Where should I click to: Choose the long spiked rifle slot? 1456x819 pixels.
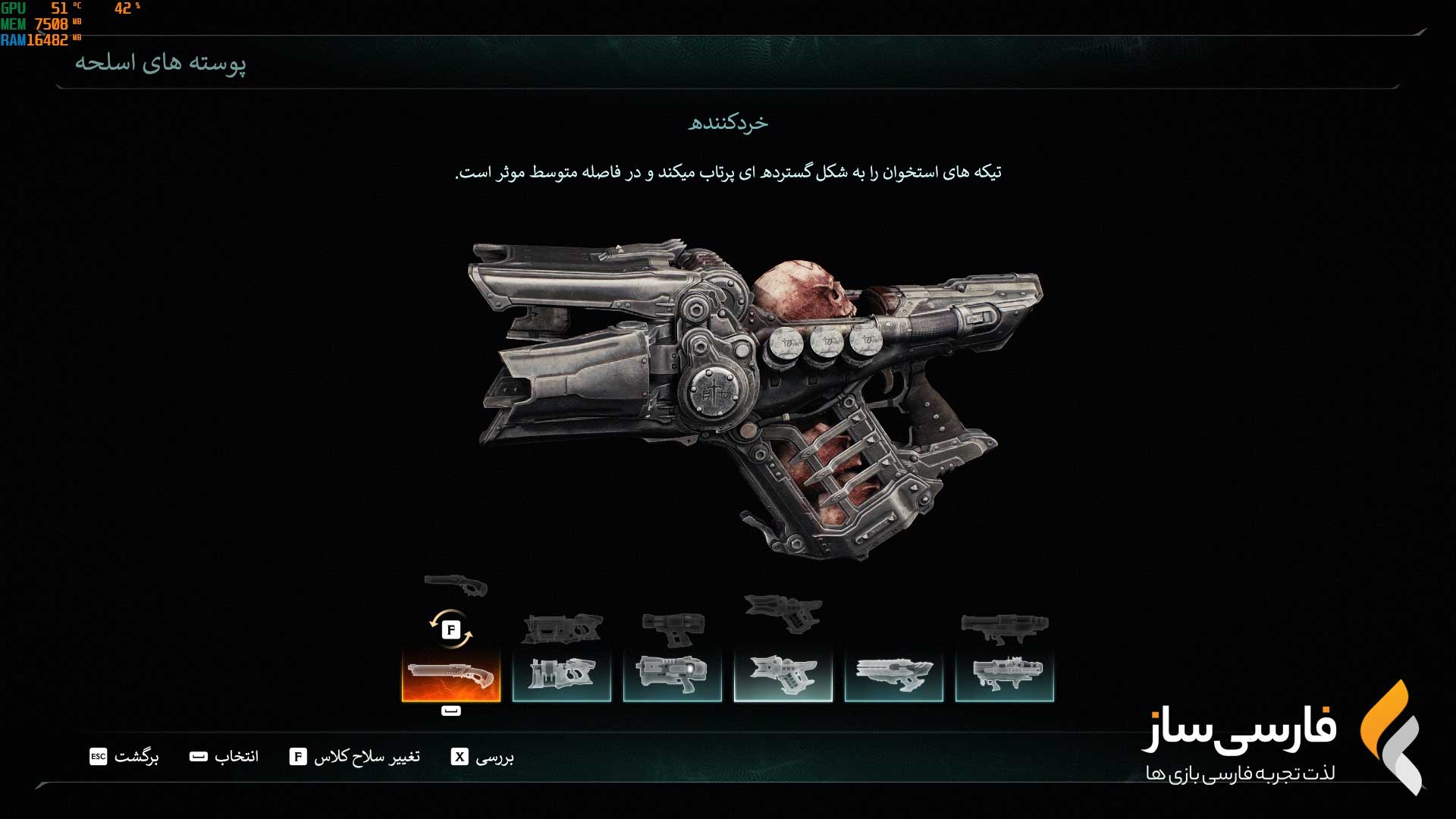tap(894, 674)
